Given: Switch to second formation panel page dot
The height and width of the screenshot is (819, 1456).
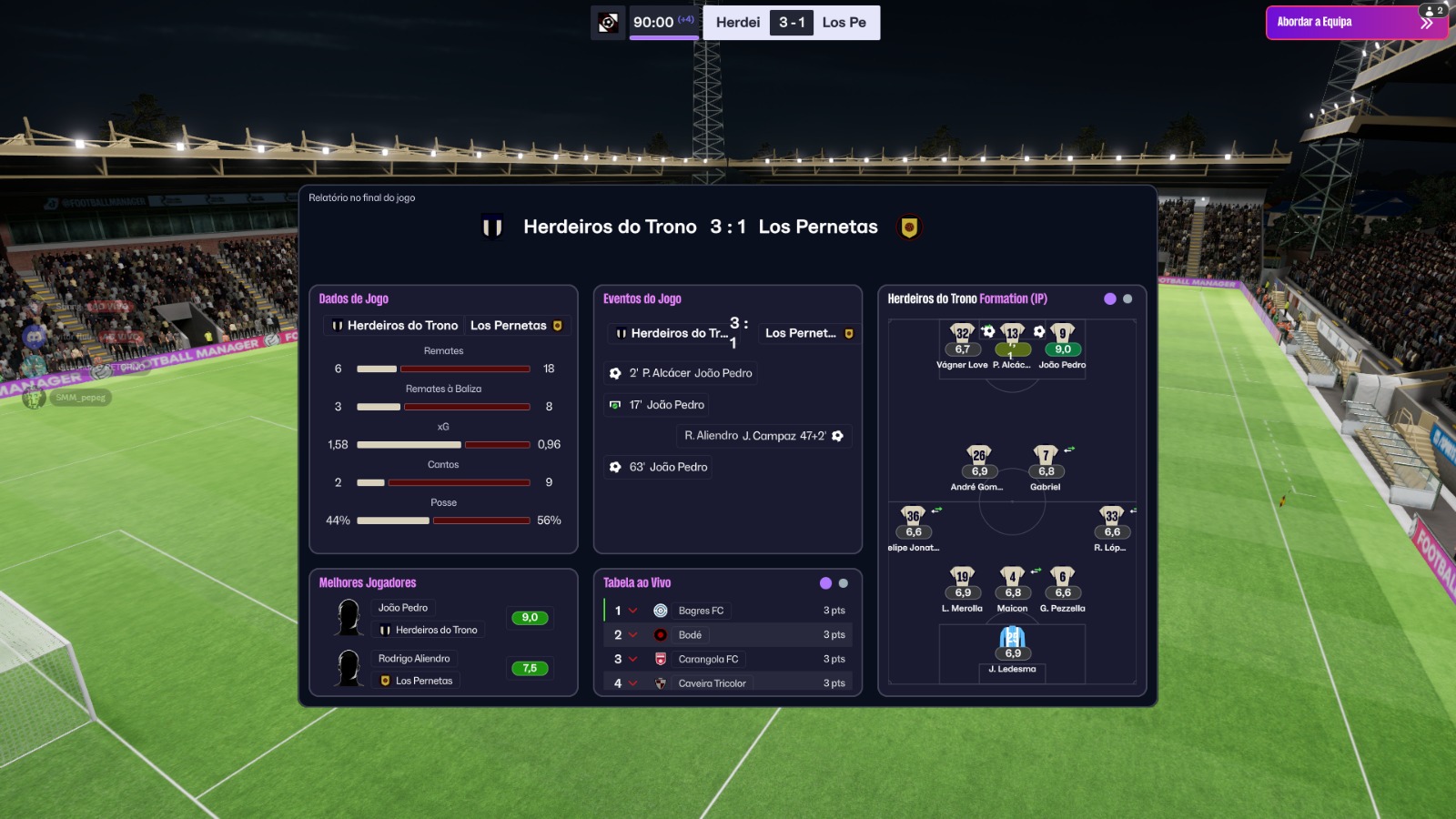Looking at the screenshot, I should click(x=1127, y=298).
